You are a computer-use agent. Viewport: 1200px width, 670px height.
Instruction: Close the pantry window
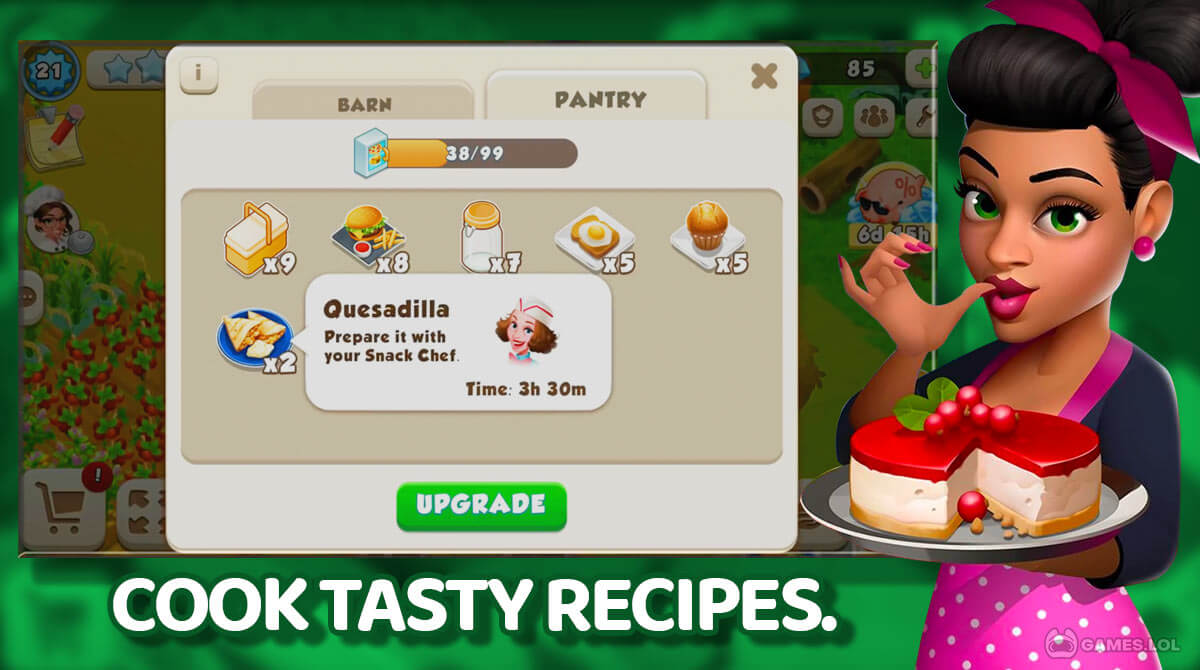(x=764, y=76)
